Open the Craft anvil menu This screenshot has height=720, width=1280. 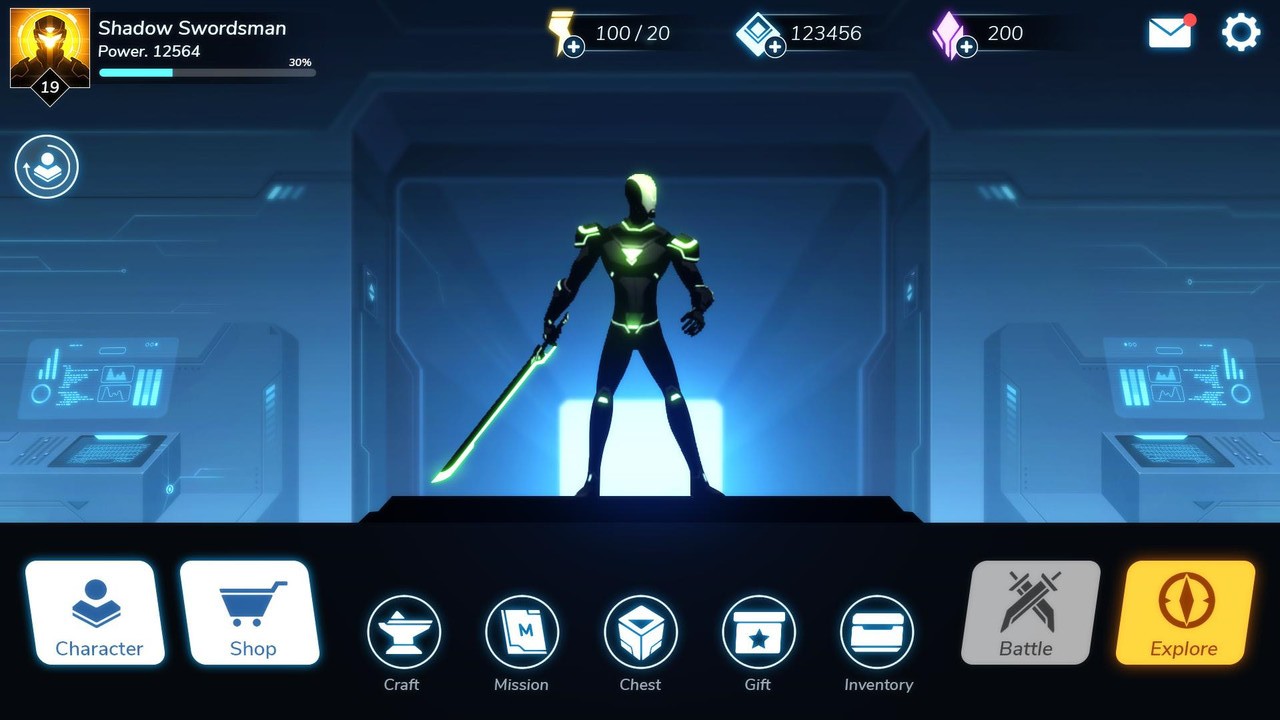pos(403,631)
